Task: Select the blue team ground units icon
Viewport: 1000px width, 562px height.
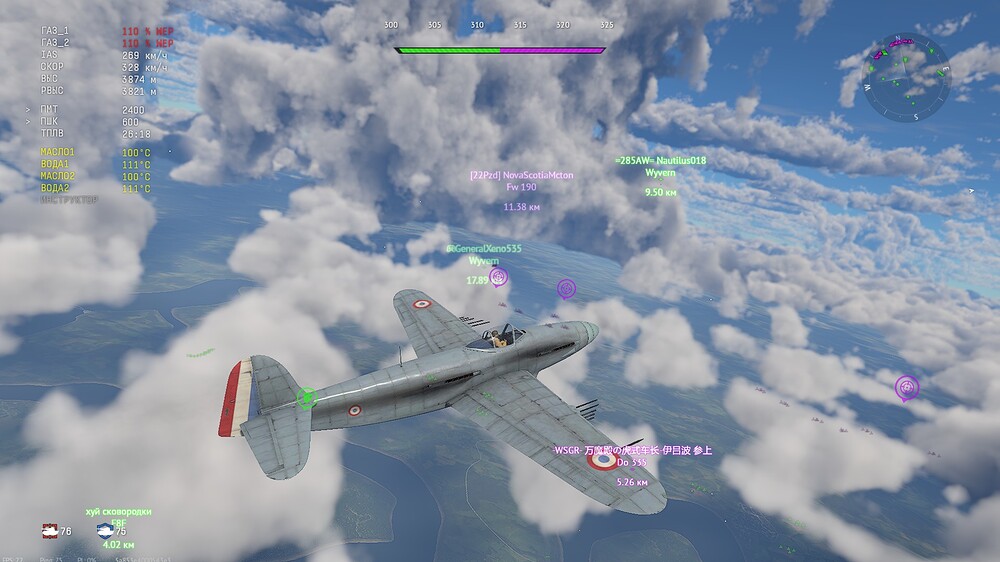Action: [104, 531]
